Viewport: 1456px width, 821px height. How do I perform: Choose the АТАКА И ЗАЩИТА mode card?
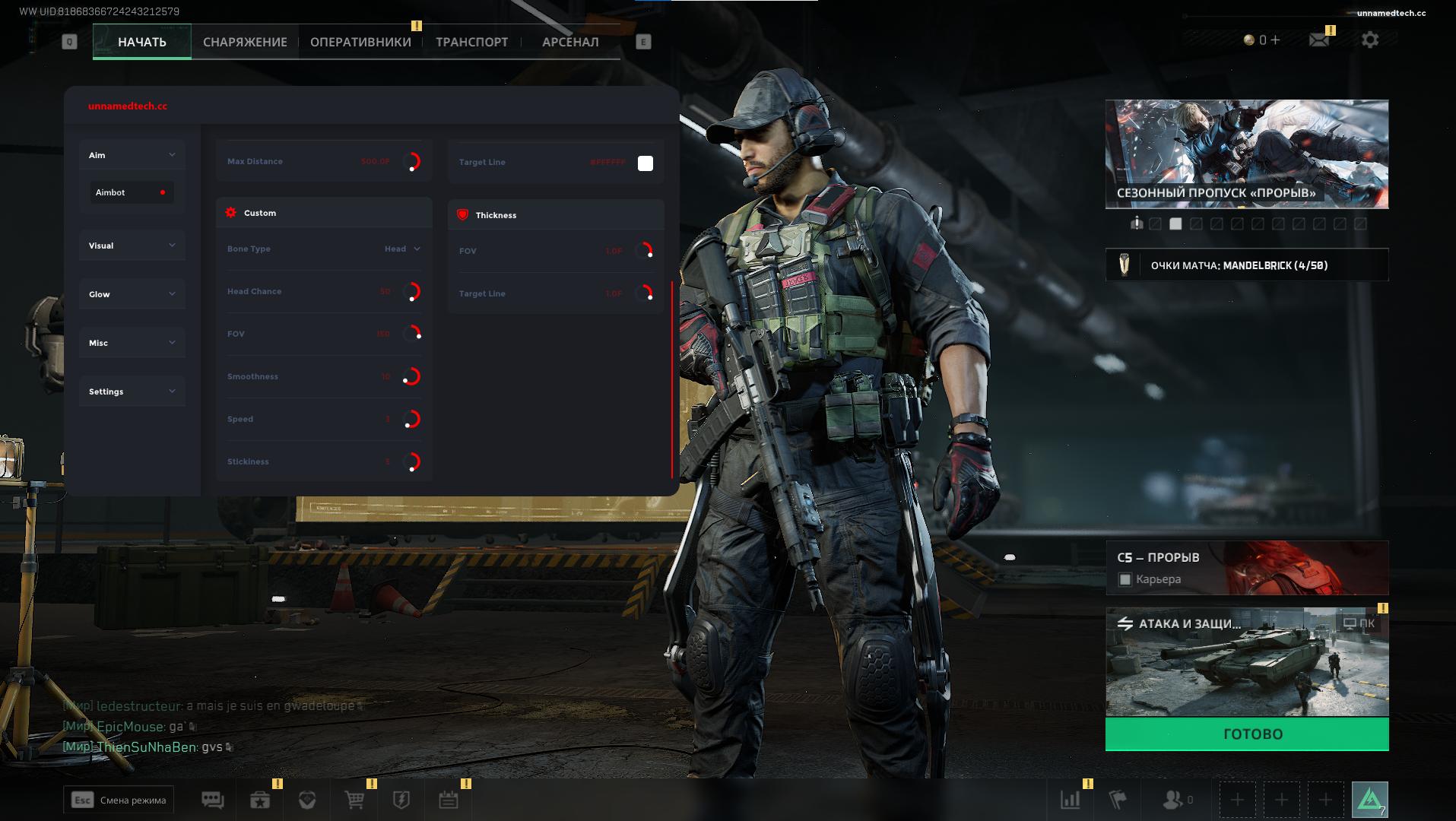pos(1246,662)
